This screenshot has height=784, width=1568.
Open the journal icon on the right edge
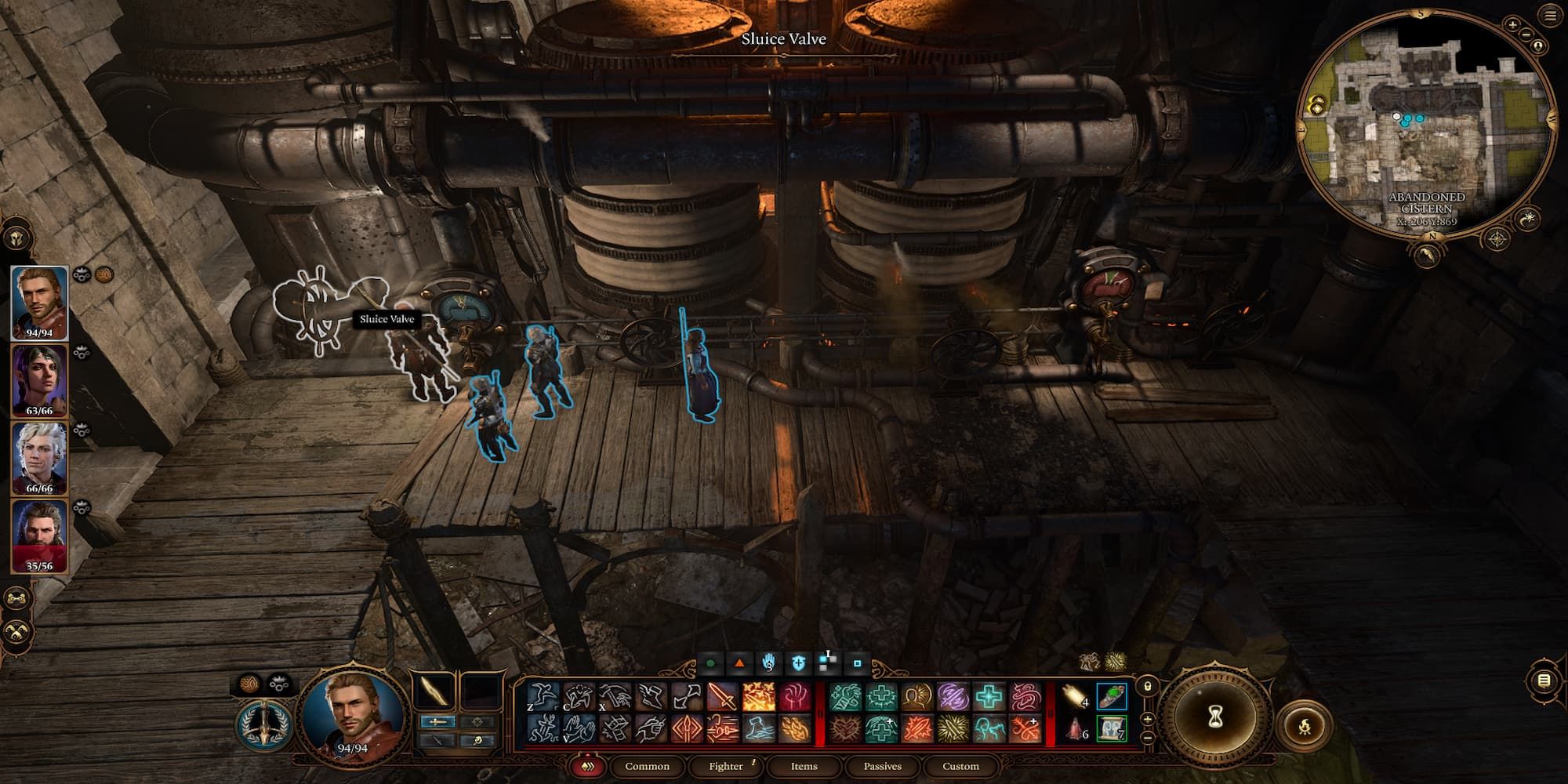click(1544, 681)
